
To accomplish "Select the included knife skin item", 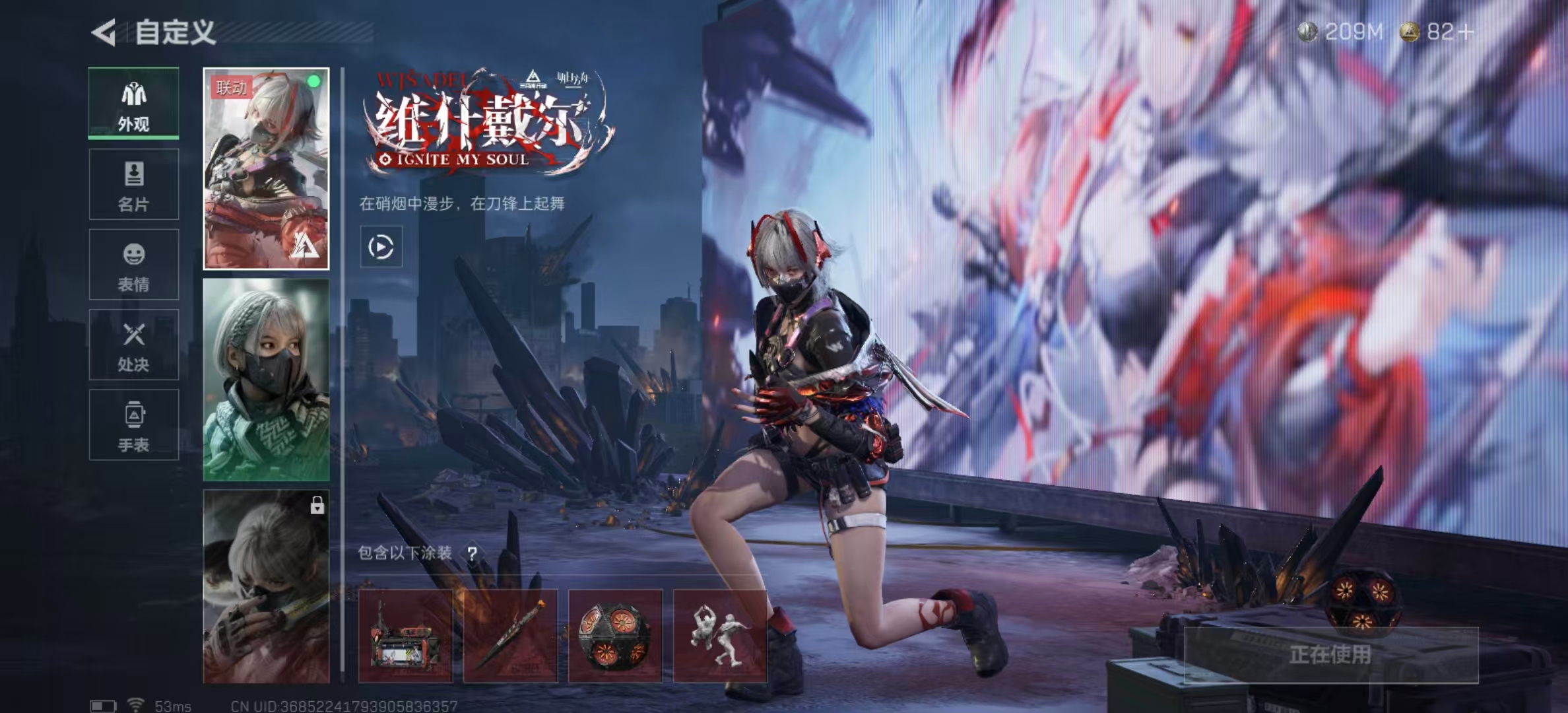I will tap(510, 636).
